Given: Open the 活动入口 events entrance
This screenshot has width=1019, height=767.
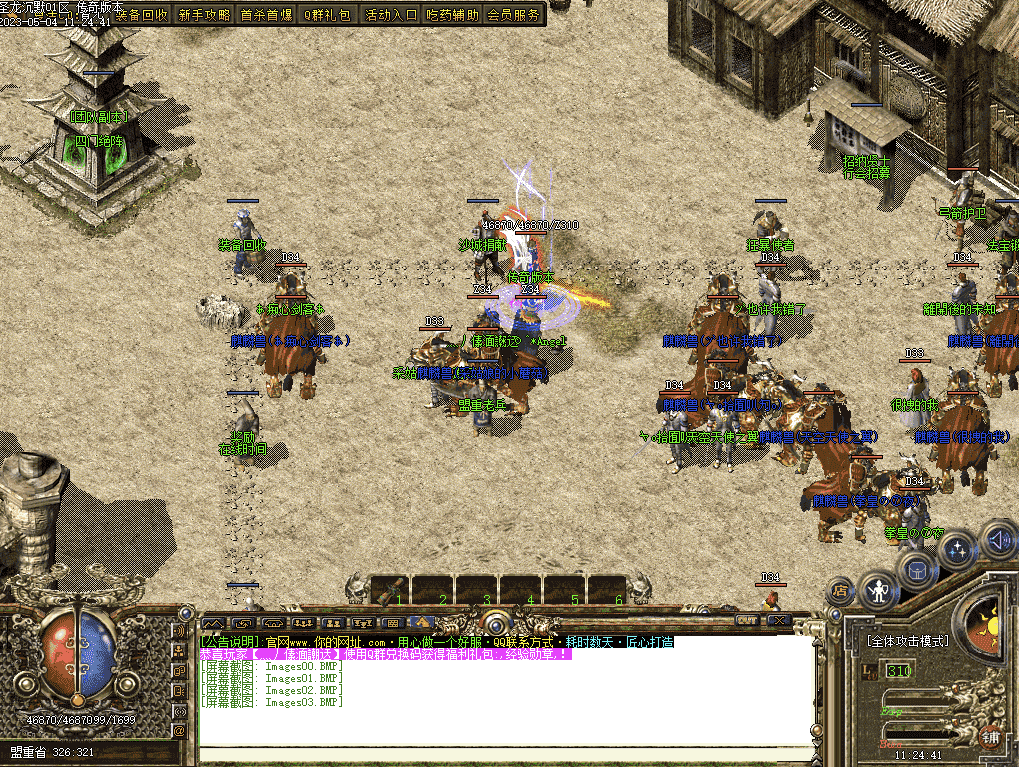Looking at the screenshot, I should 391,15.
